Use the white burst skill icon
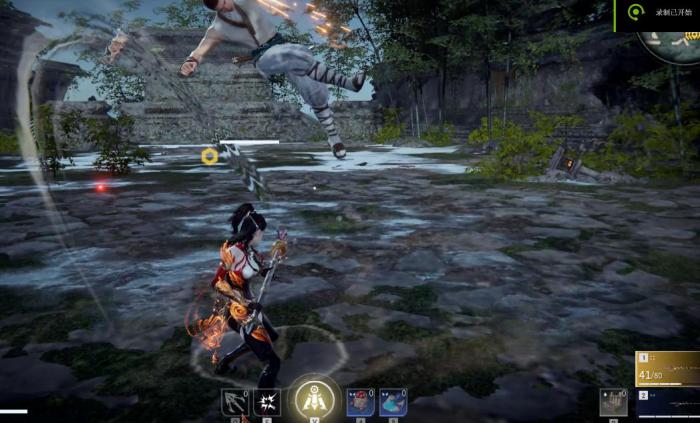The width and height of the screenshot is (700, 423). click(267, 402)
